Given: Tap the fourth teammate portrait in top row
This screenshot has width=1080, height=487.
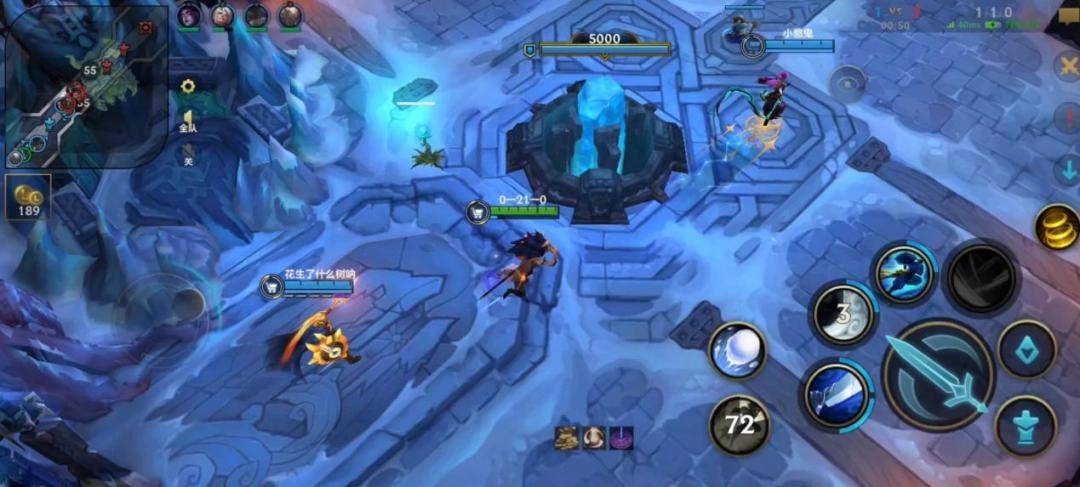Looking at the screenshot, I should [x=290, y=15].
